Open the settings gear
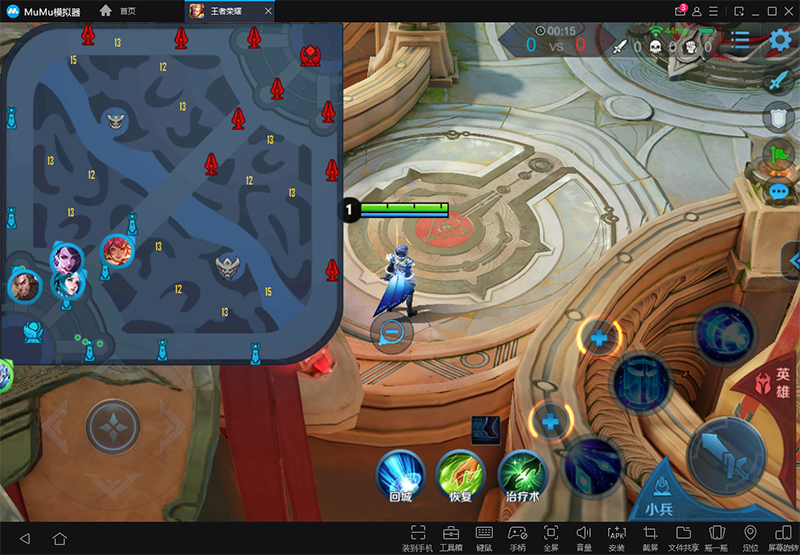Screen dimensions: 800x555 pyautogui.click(x=782, y=42)
